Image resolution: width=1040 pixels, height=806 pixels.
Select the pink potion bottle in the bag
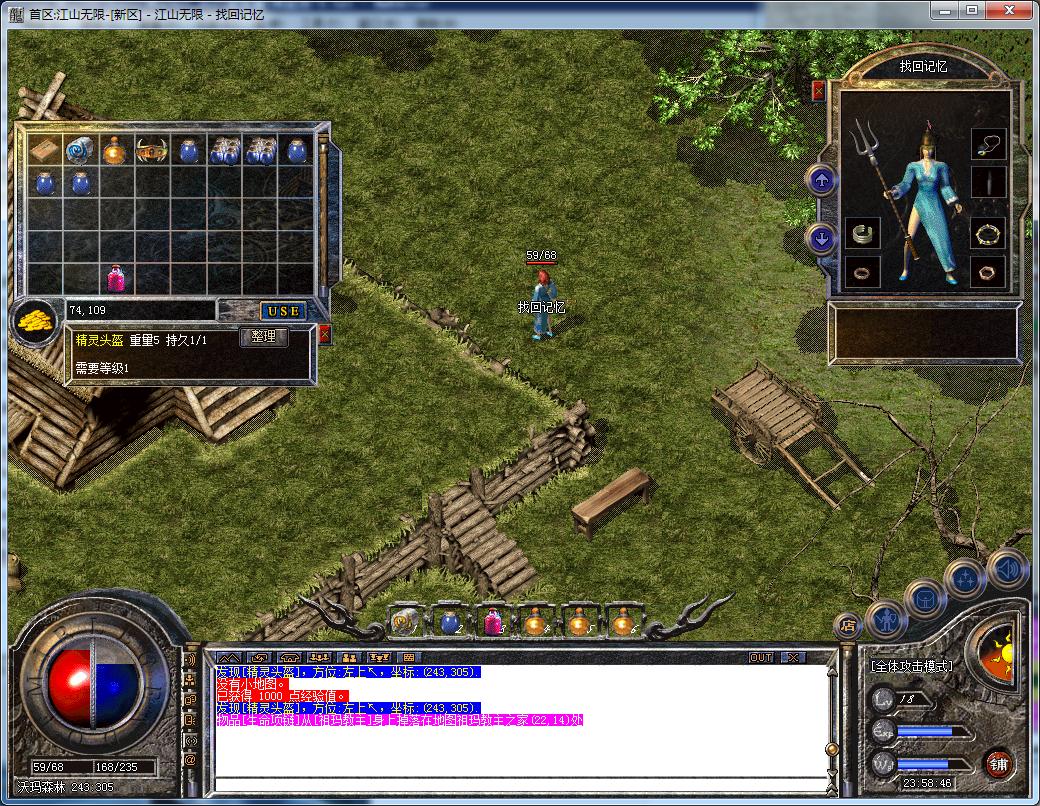(116, 277)
